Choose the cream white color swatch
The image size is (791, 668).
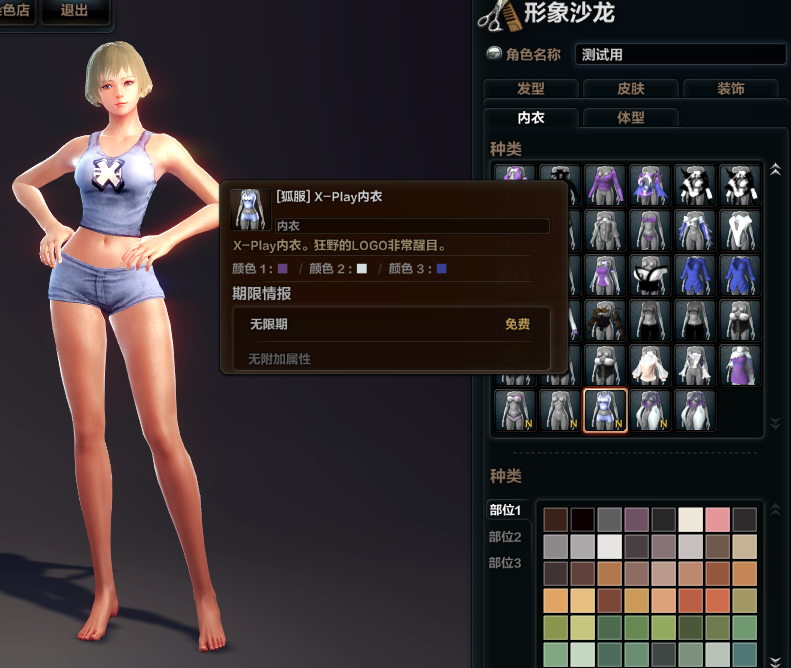(x=691, y=520)
